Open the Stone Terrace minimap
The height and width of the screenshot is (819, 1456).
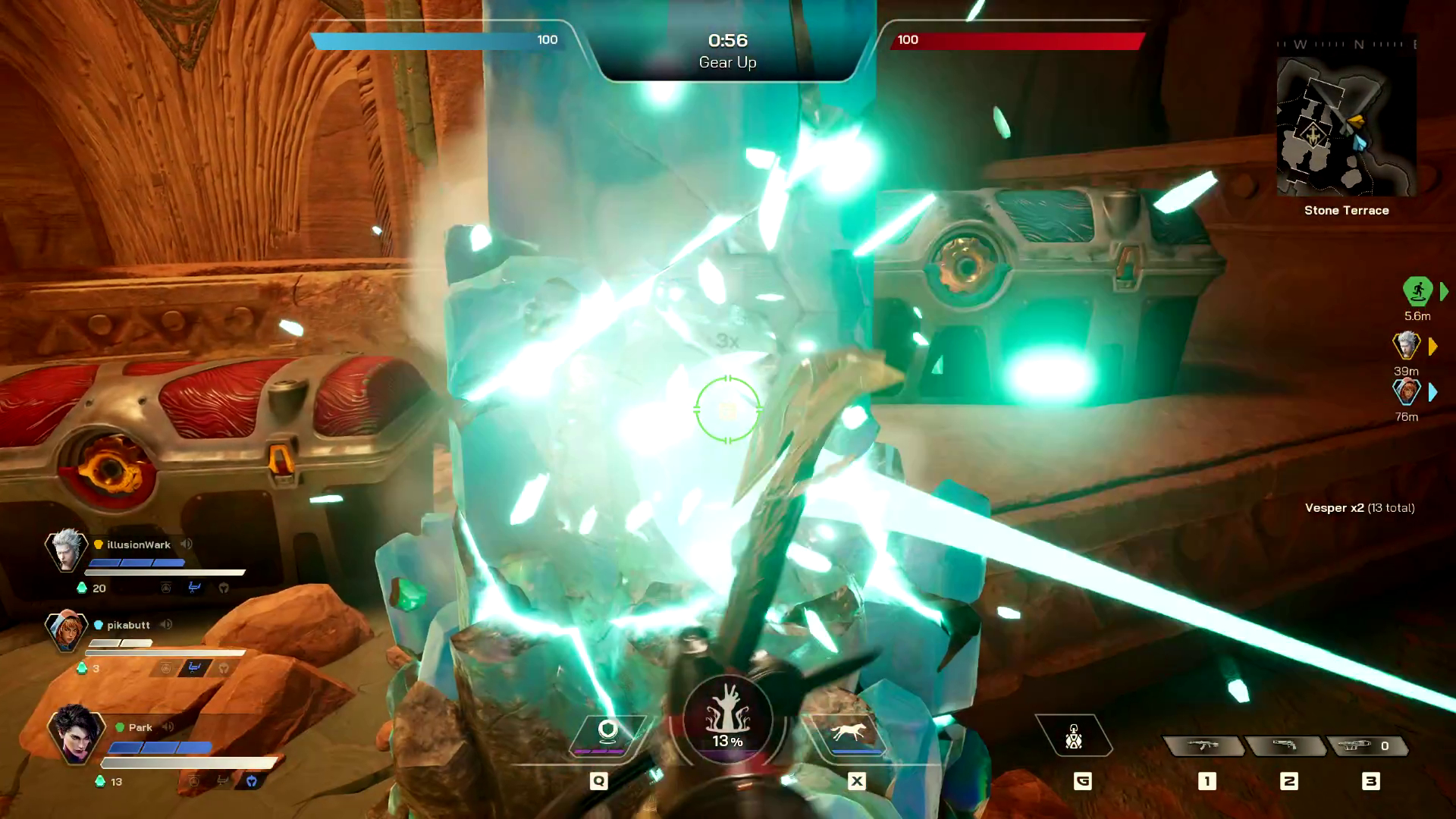point(1346,126)
